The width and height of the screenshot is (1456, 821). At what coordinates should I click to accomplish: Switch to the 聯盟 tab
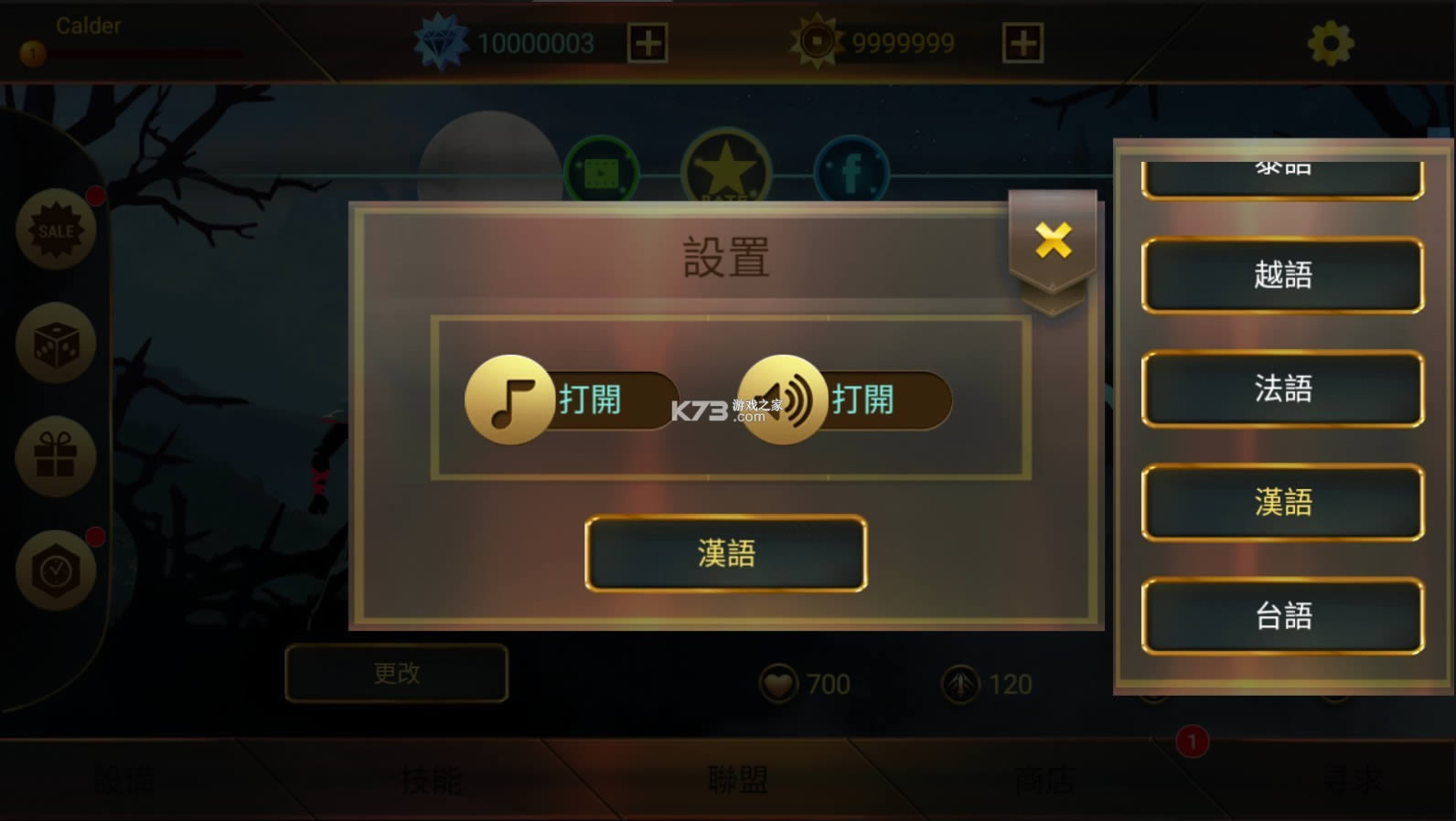(735, 779)
